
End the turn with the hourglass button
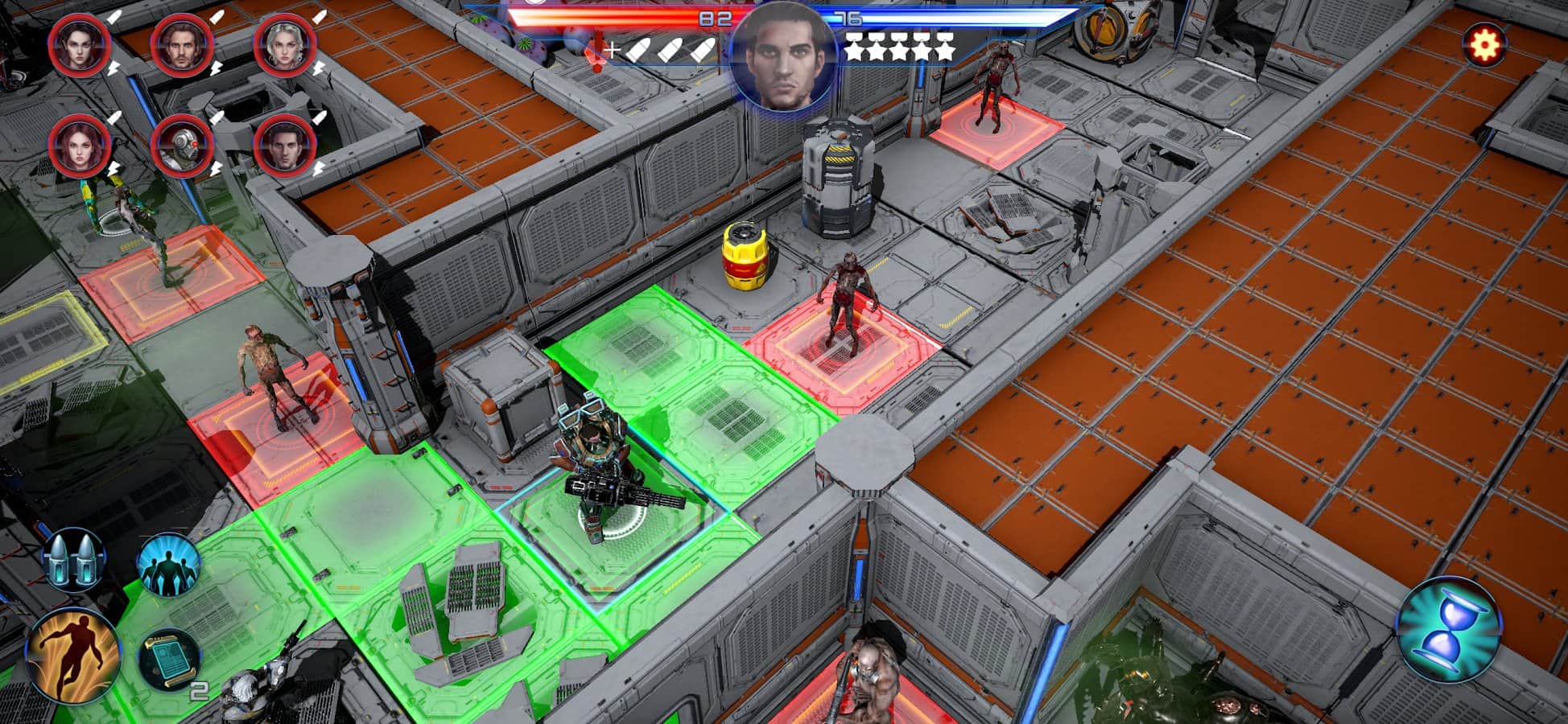pyautogui.click(x=1448, y=630)
